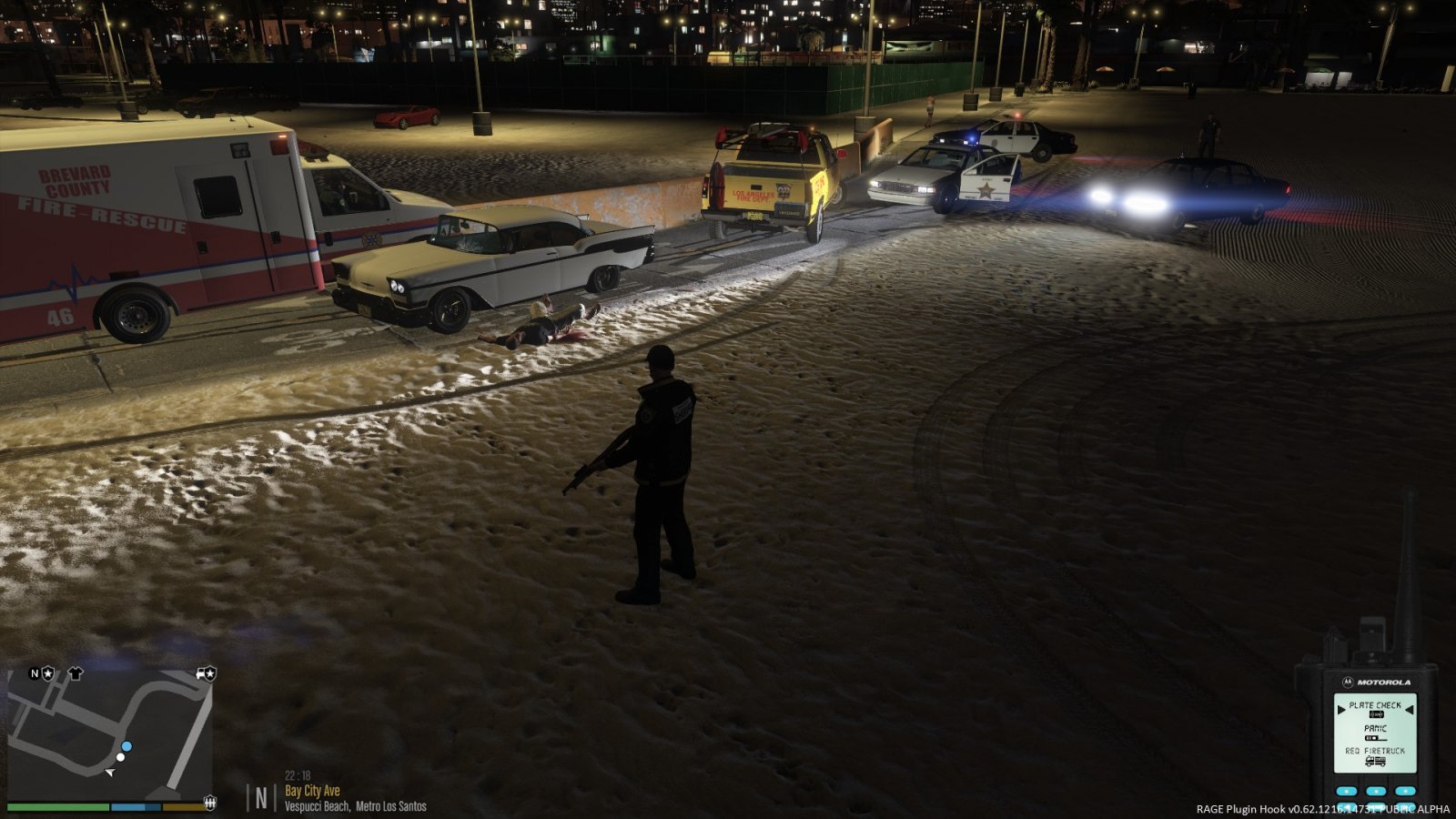Choose the Panic option on the radio

pos(1375,729)
